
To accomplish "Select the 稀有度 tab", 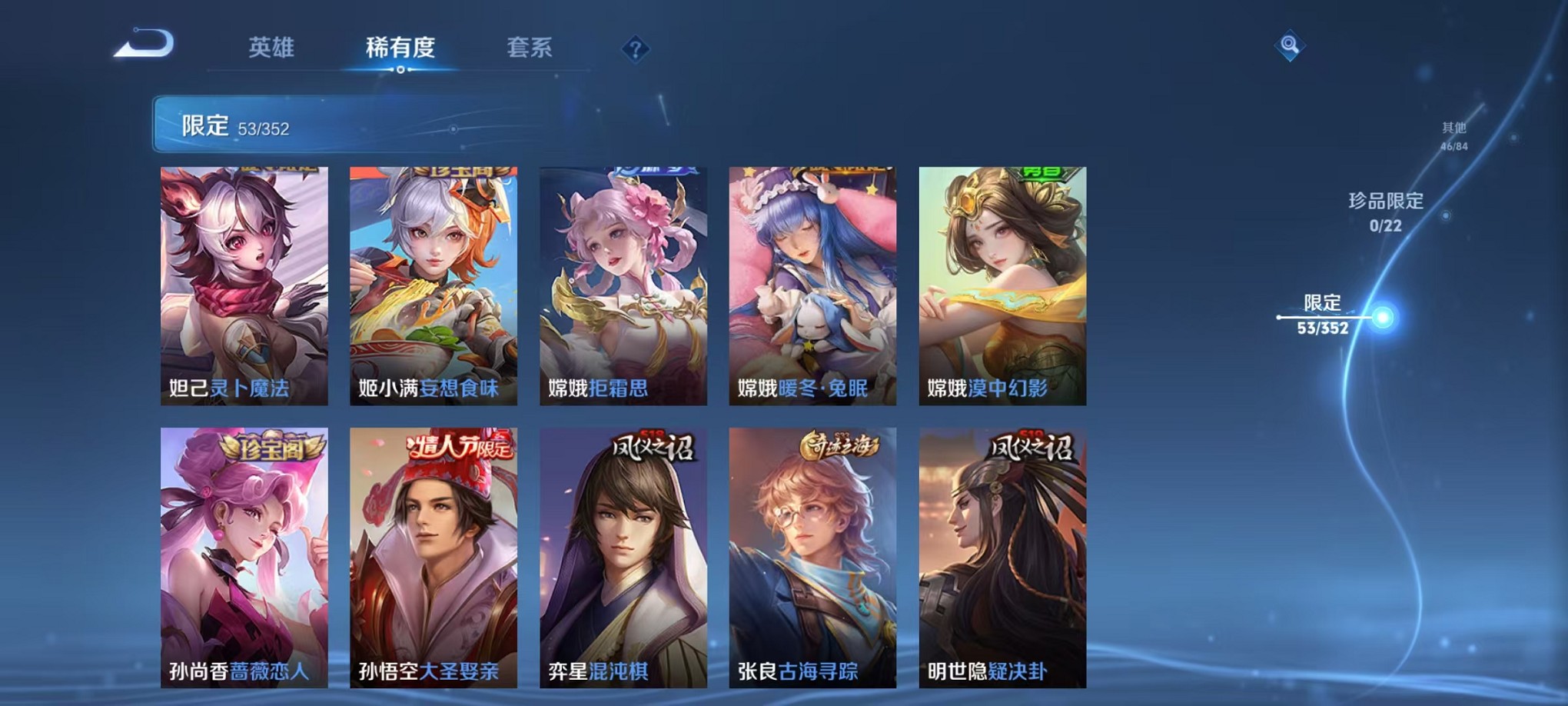I will 400,48.
